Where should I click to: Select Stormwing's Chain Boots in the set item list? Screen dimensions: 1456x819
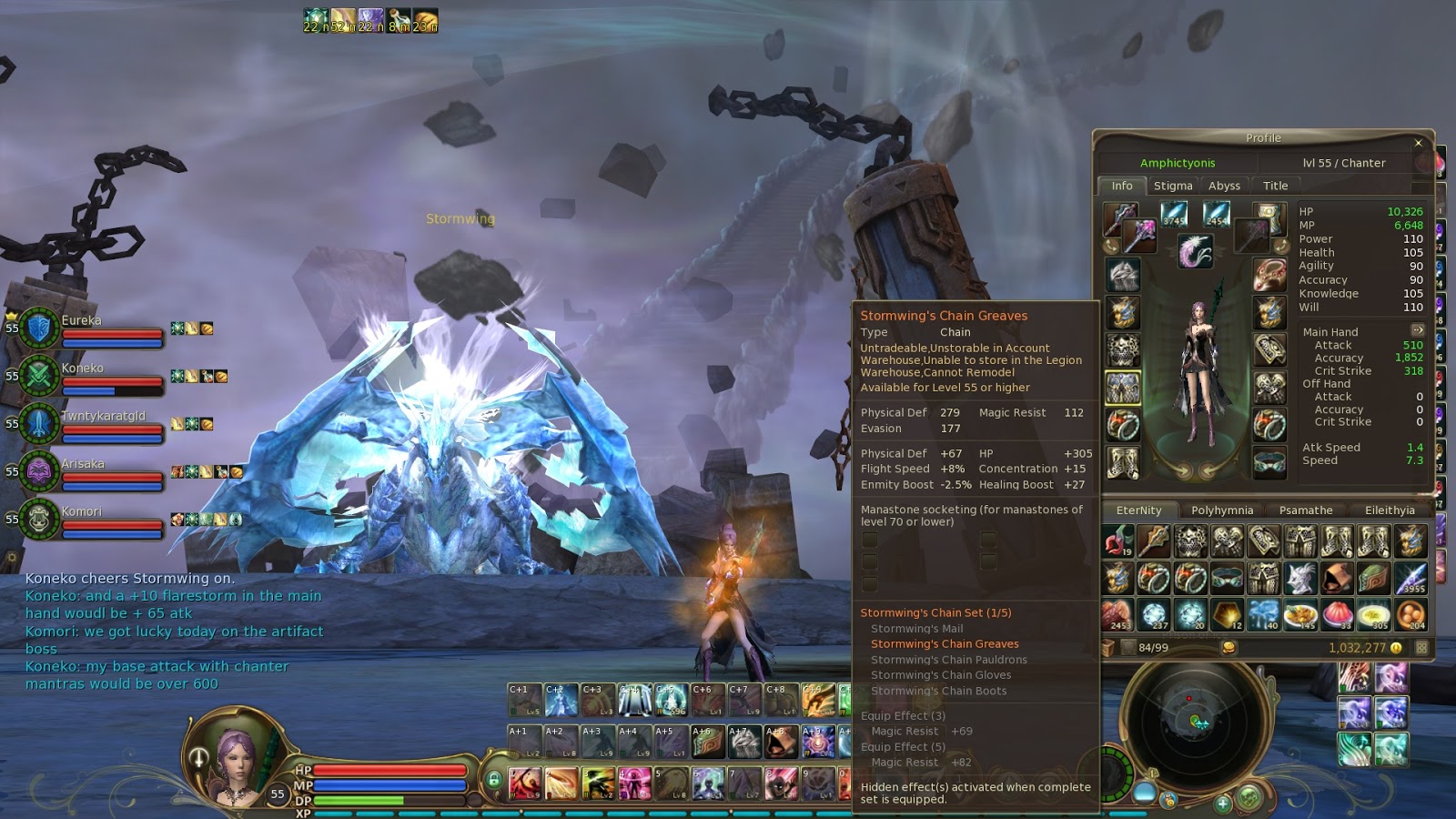(x=939, y=692)
